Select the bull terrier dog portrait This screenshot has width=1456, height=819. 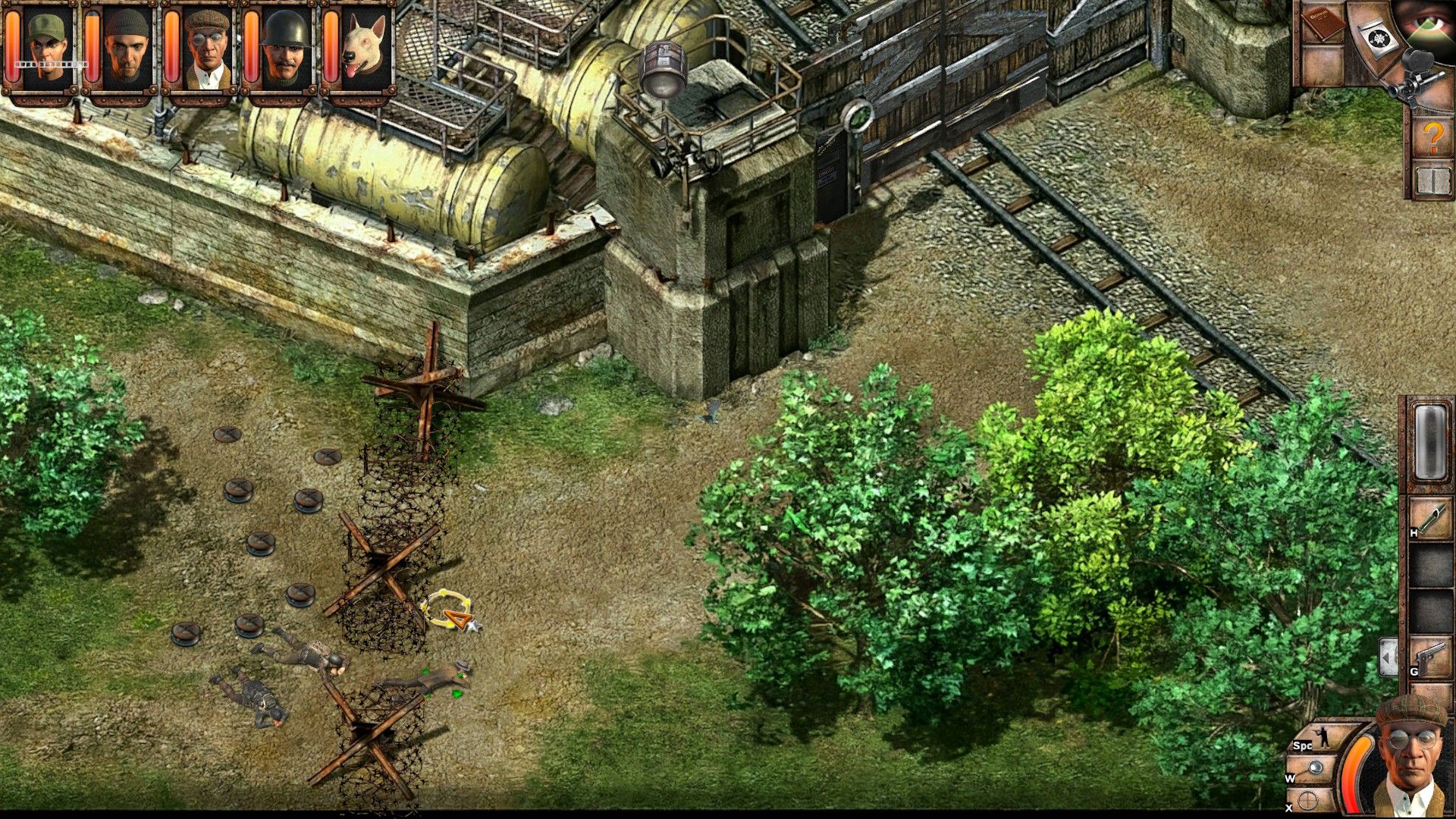pyautogui.click(x=364, y=47)
